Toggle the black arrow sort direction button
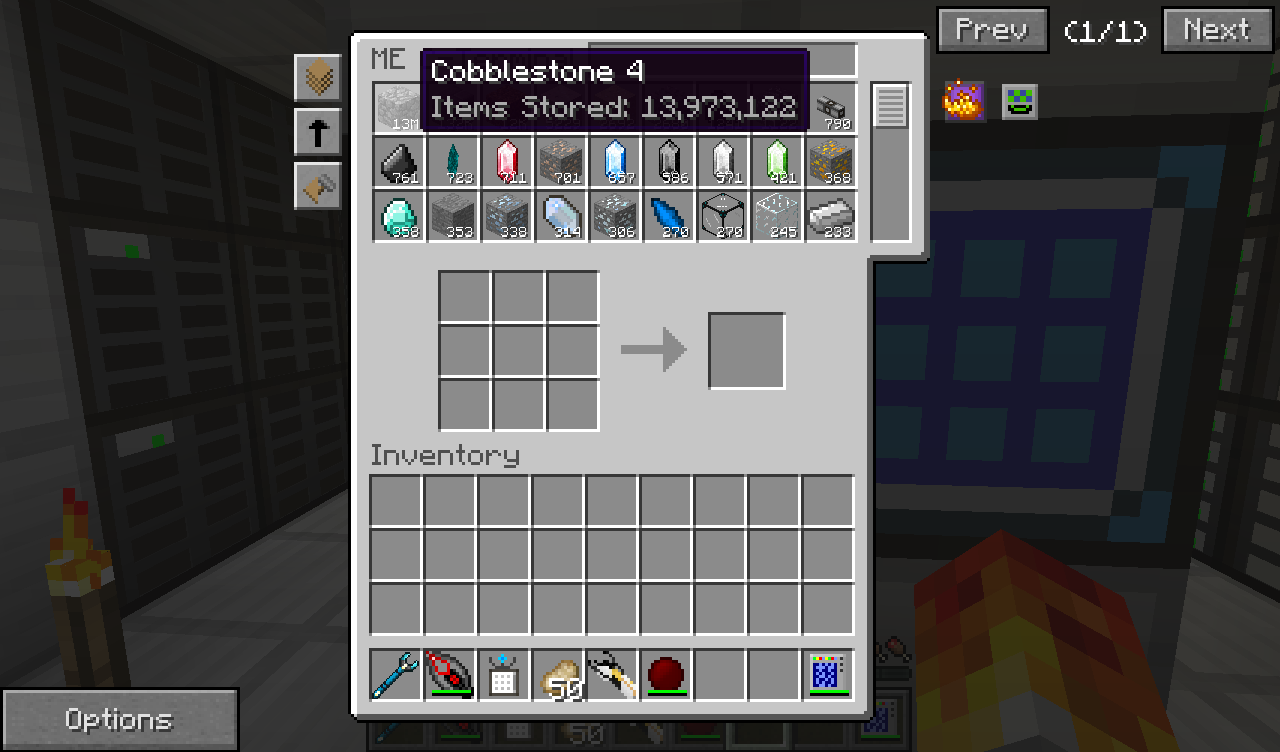Screen dimensions: 1280x752 click(x=318, y=132)
